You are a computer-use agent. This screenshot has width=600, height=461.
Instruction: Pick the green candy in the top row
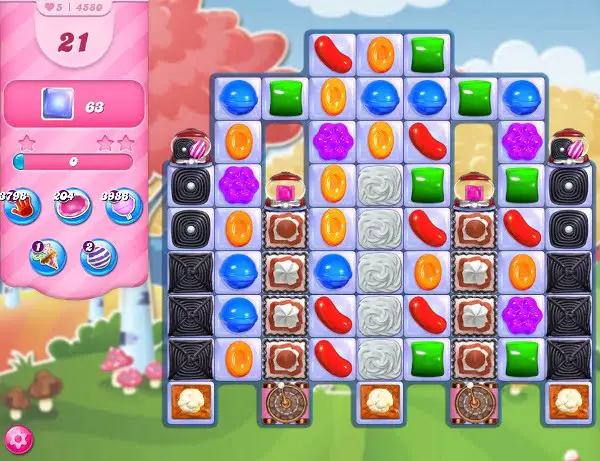(x=427, y=54)
